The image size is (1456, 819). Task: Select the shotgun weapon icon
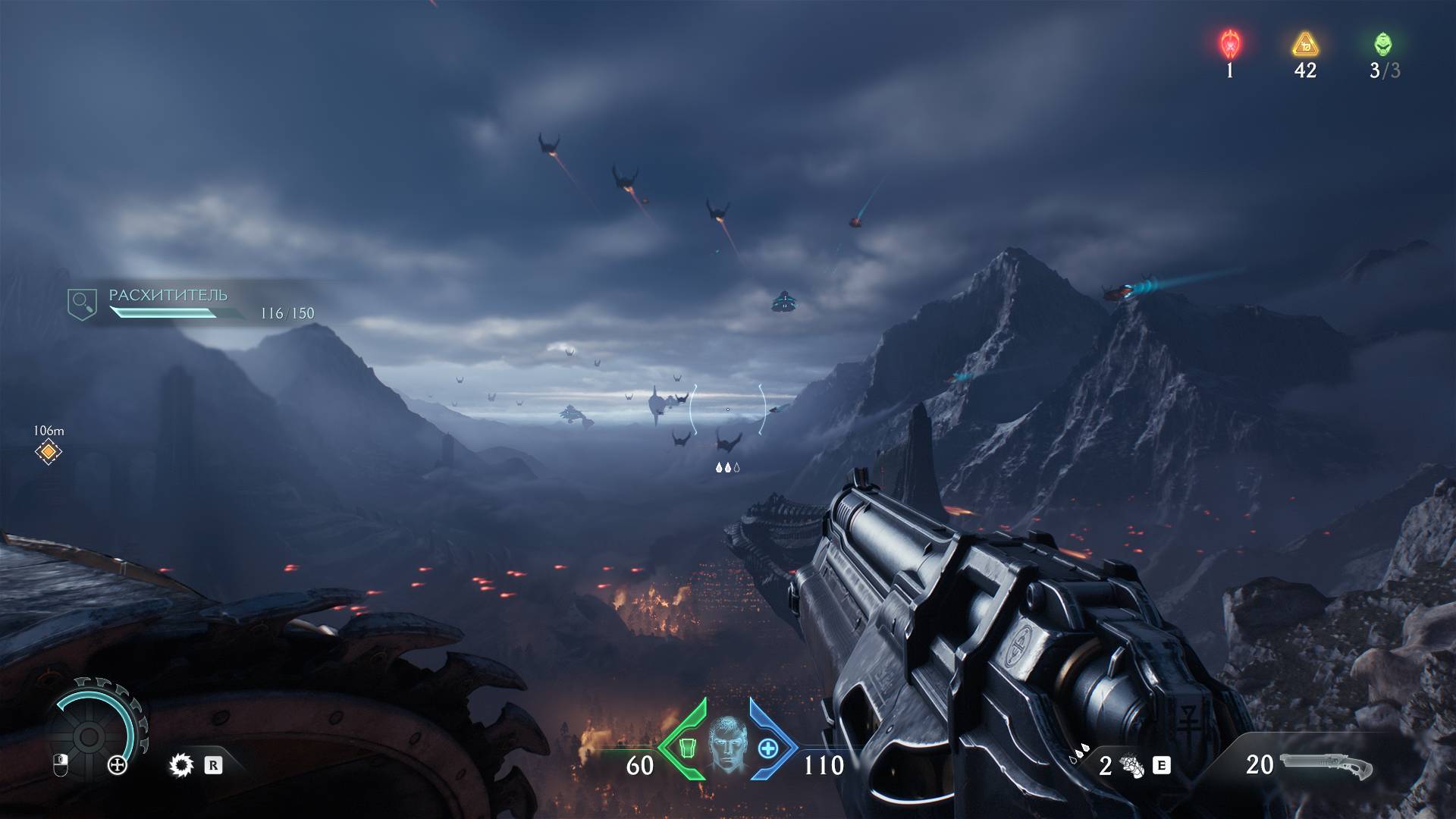click(x=1327, y=766)
